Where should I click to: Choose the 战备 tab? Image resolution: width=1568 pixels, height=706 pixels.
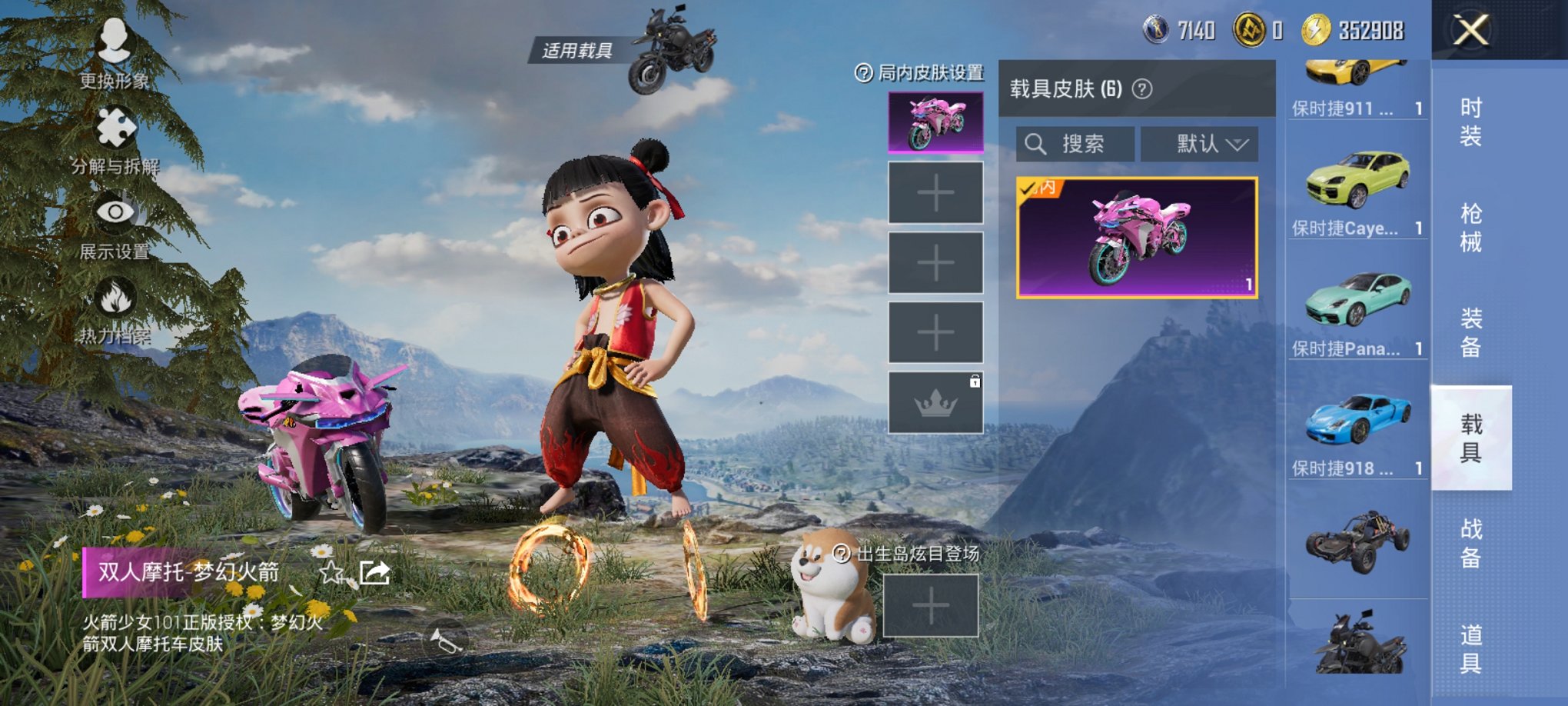click(x=1470, y=543)
